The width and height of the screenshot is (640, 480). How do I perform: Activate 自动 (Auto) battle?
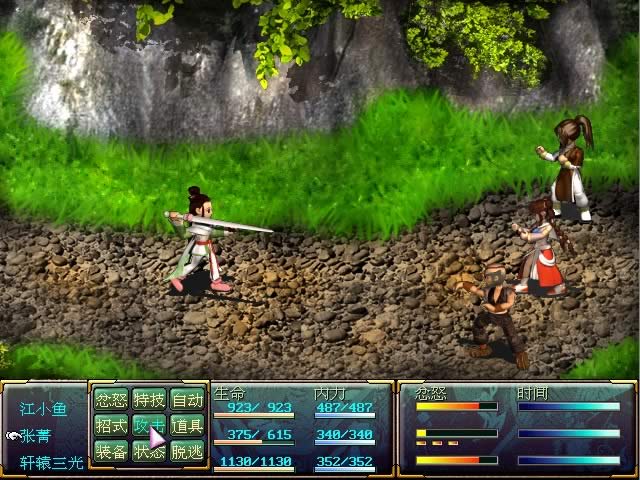click(x=186, y=400)
